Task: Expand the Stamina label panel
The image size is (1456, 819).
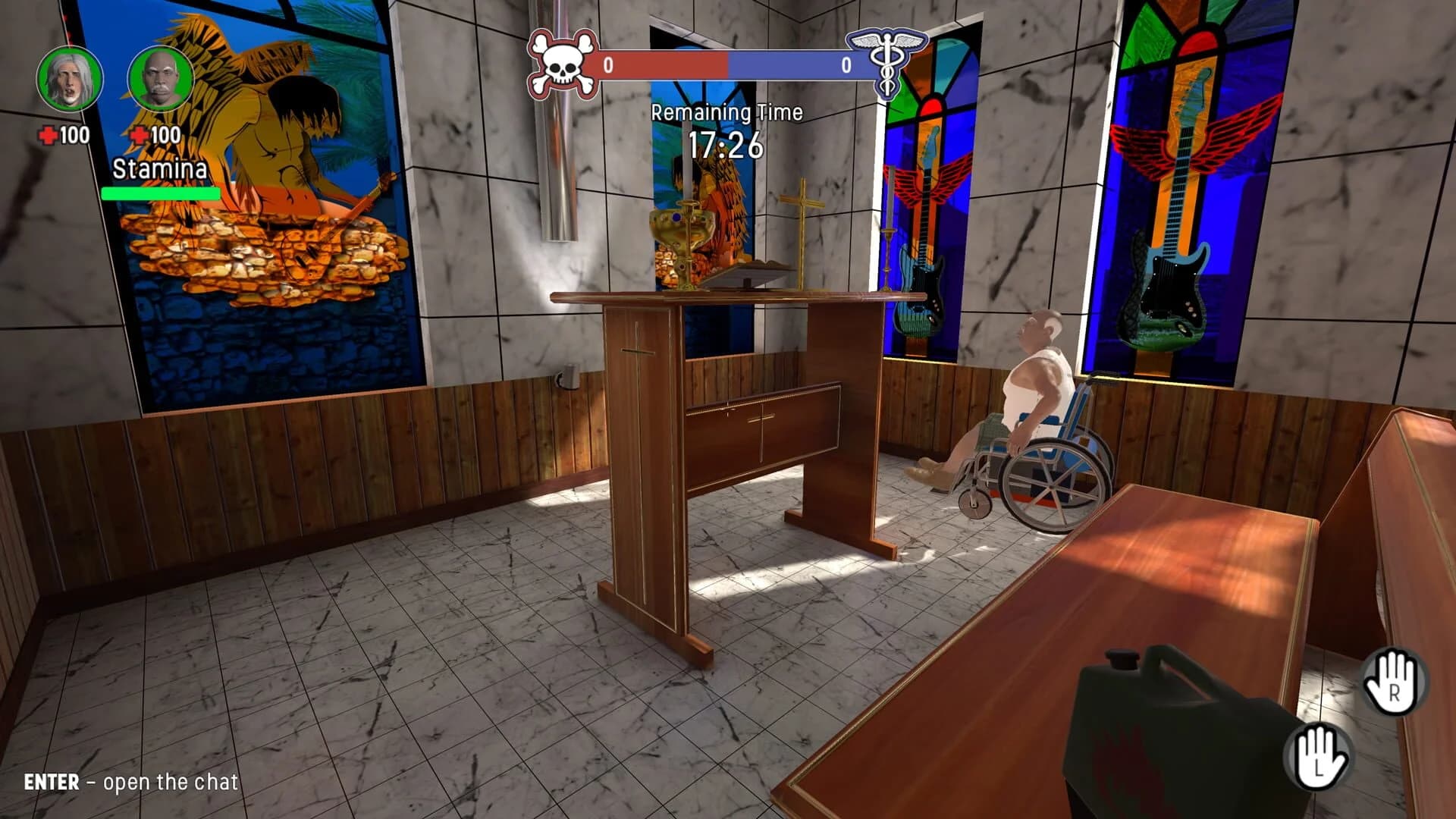Action: [x=159, y=168]
